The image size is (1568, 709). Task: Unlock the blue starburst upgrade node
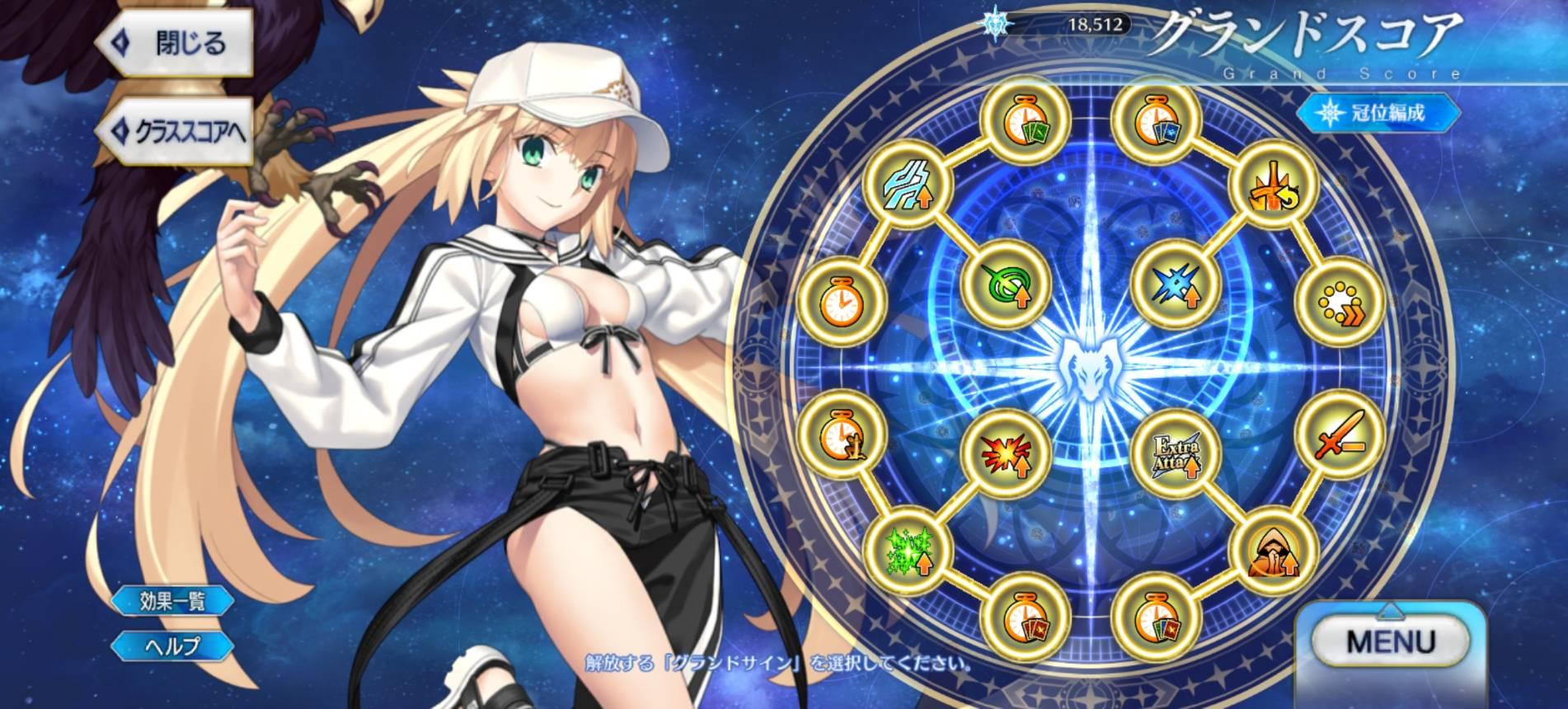pos(1173,284)
